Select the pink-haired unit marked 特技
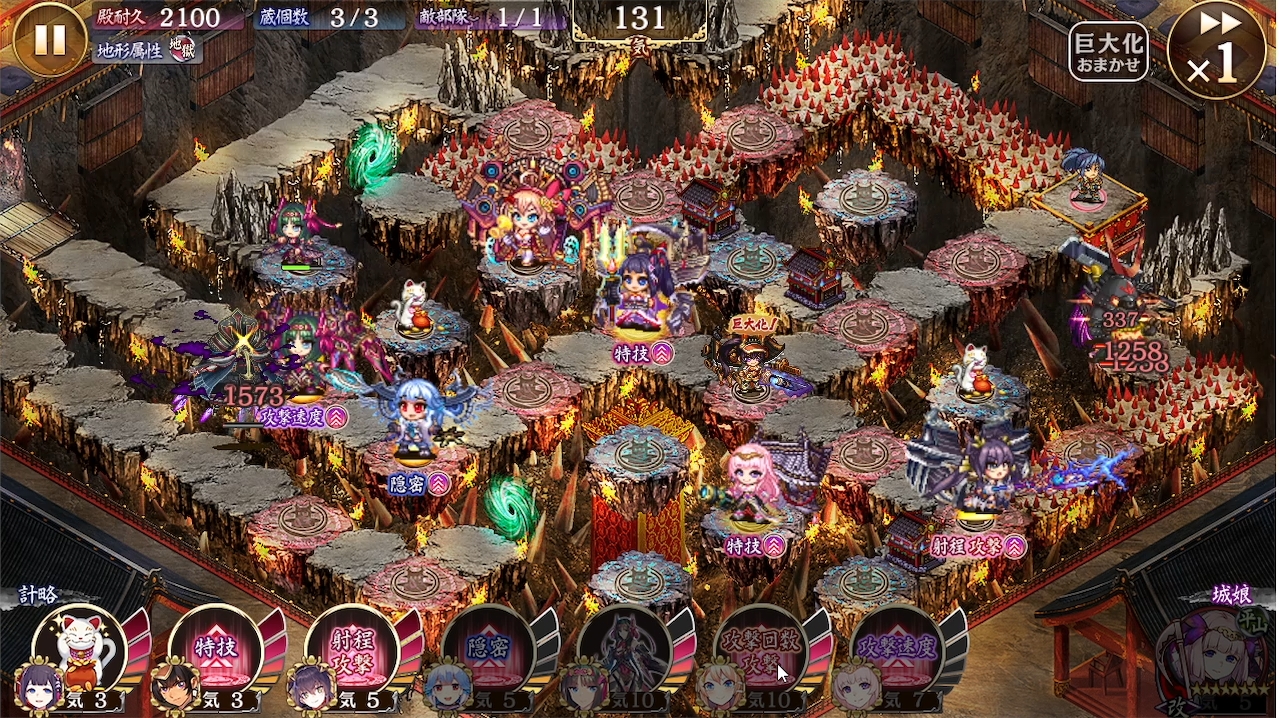This screenshot has height=718, width=1279. coord(753,487)
